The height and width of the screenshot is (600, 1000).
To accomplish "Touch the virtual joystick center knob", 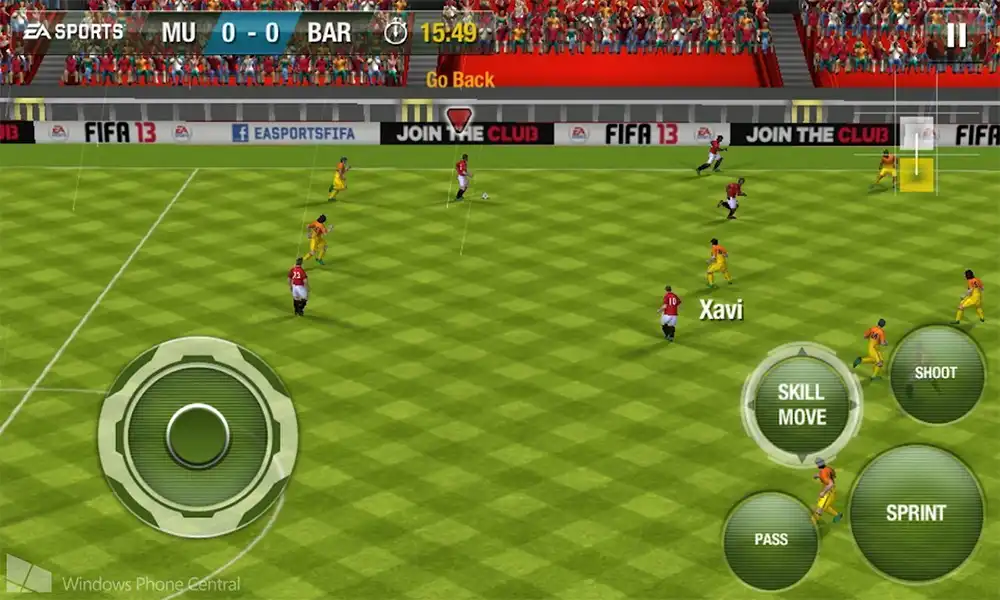I will point(198,436).
